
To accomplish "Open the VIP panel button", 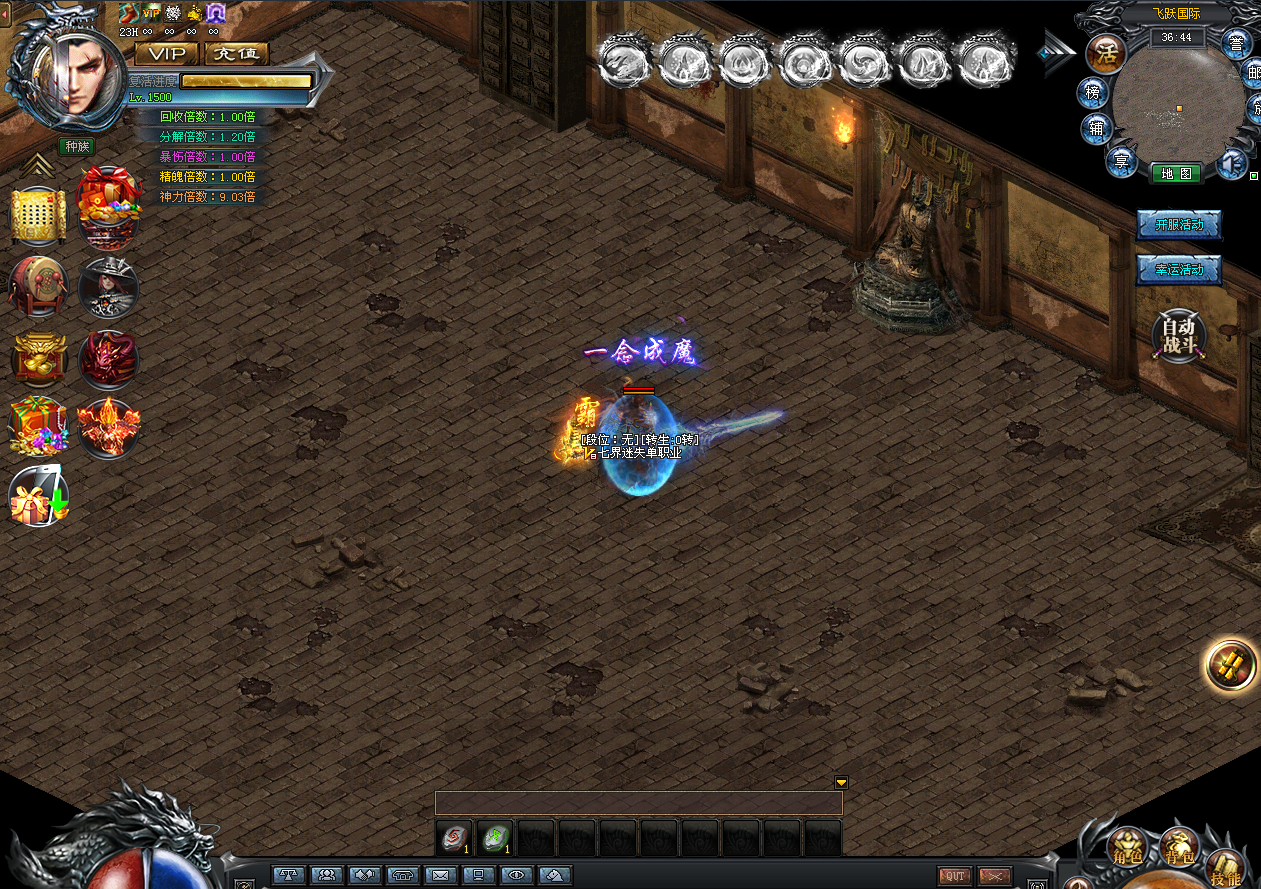I will 166,54.
